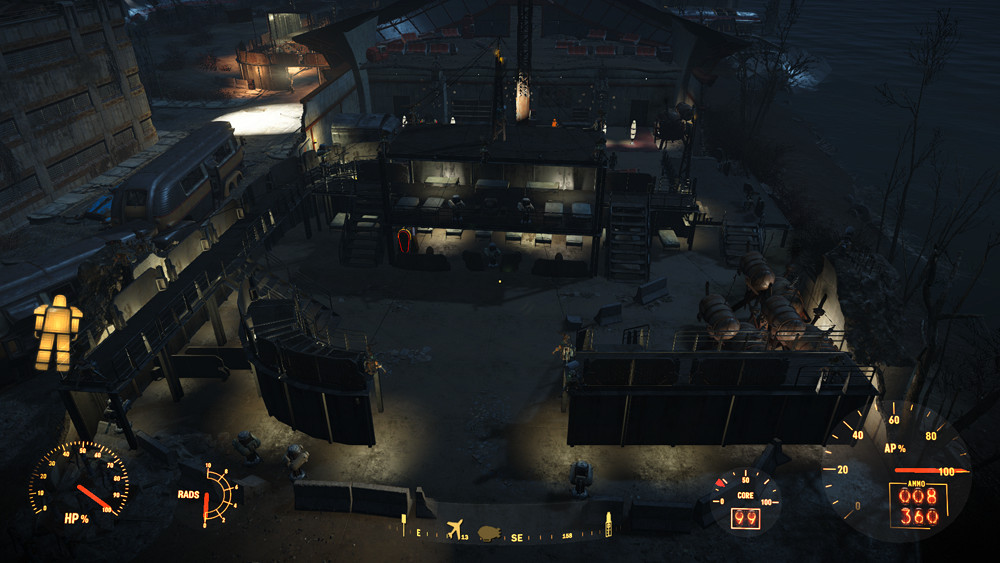Viewport: 1000px width, 563px height.
Task: Select the power armor status figure
Action: click(57, 333)
